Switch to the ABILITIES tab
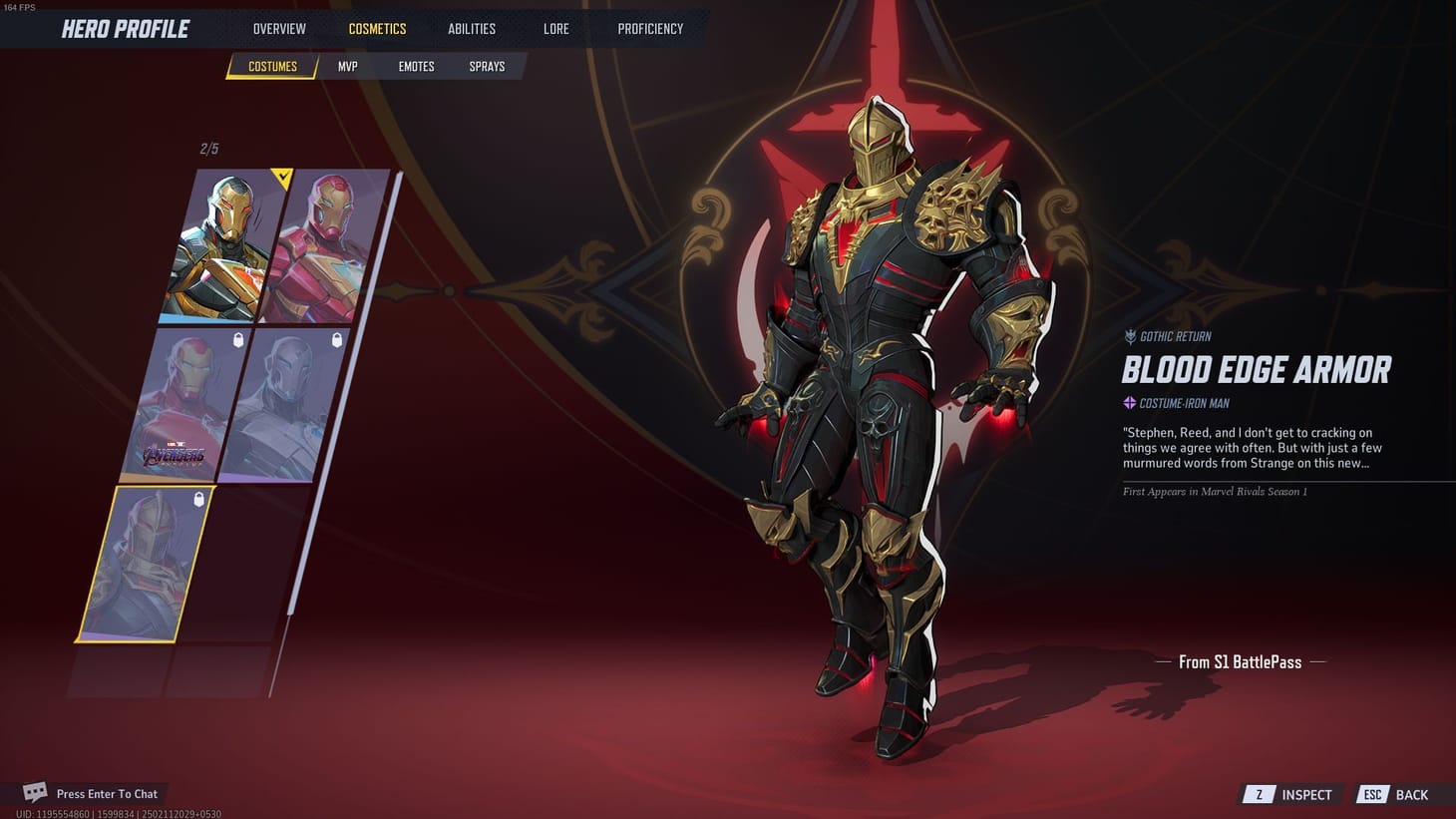 471,28
